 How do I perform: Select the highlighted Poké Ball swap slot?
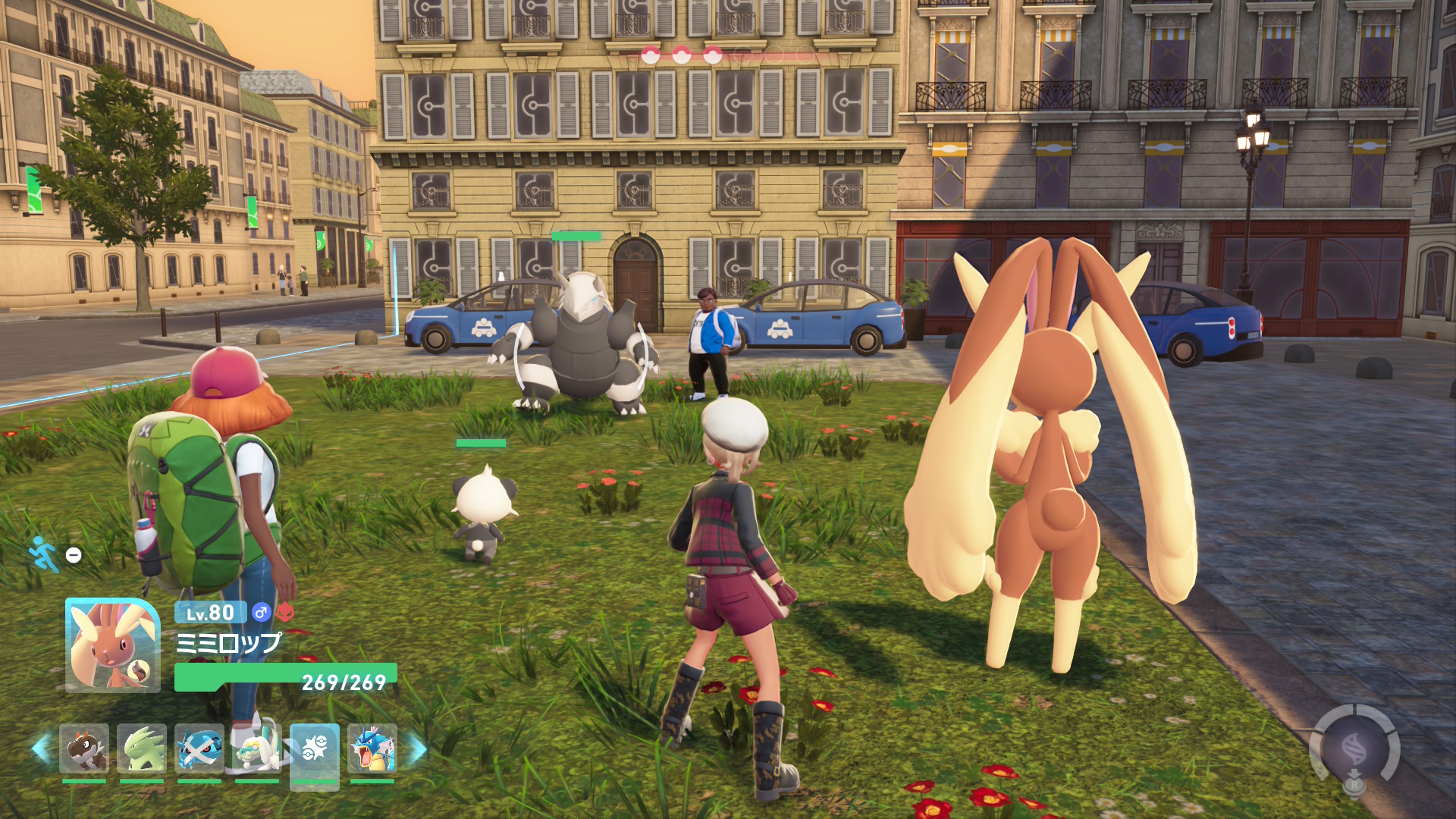pyautogui.click(x=315, y=750)
